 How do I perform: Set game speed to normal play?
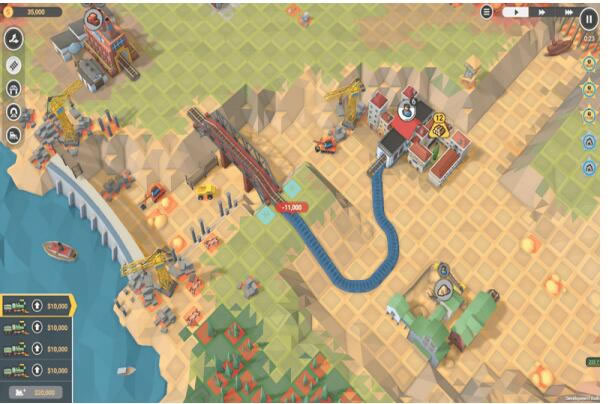516,12
